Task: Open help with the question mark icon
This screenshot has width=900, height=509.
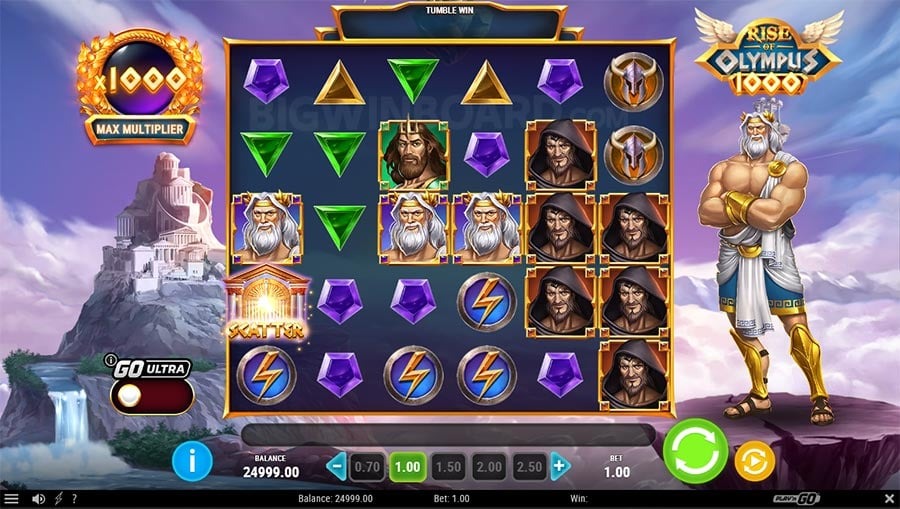Action: [74, 499]
